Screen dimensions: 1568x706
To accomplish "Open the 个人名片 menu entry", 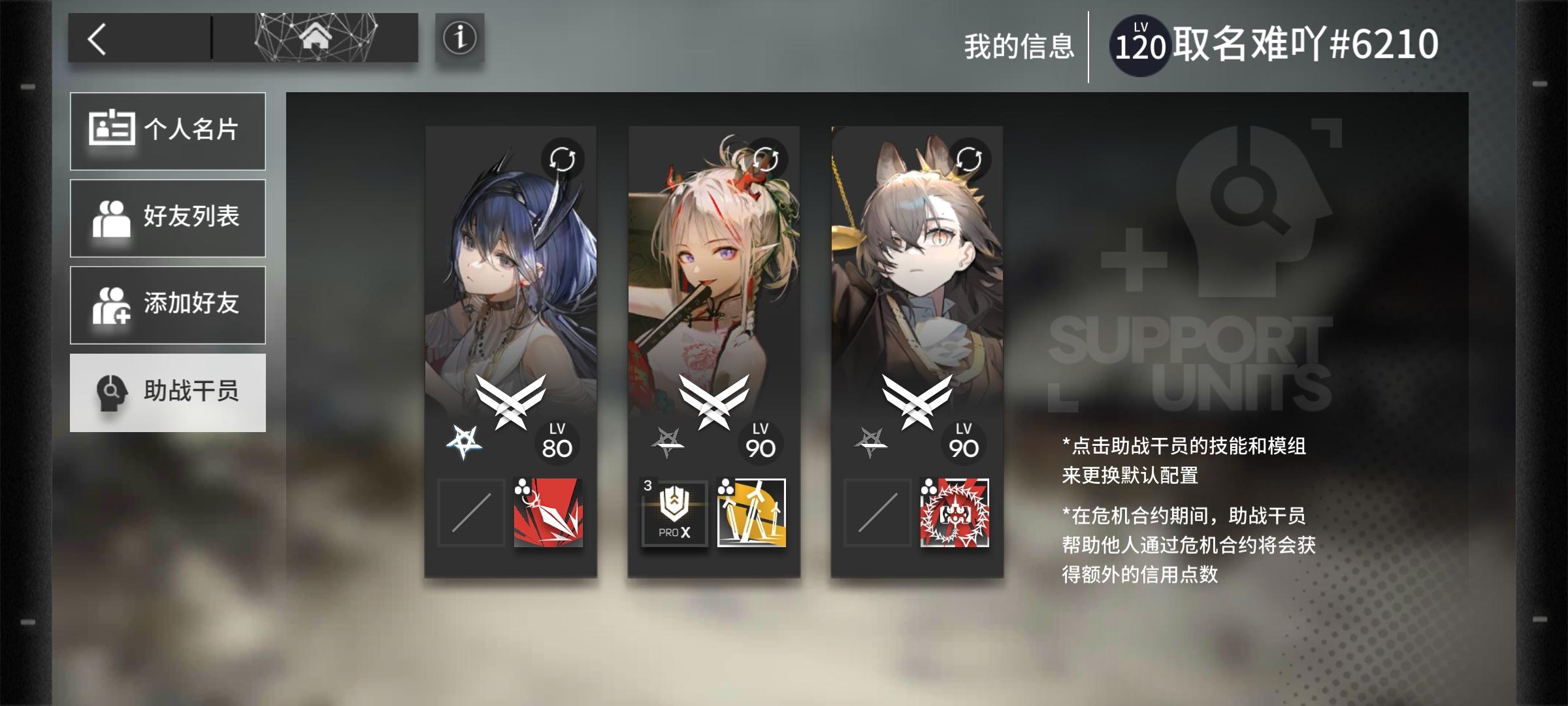I will 167,130.
